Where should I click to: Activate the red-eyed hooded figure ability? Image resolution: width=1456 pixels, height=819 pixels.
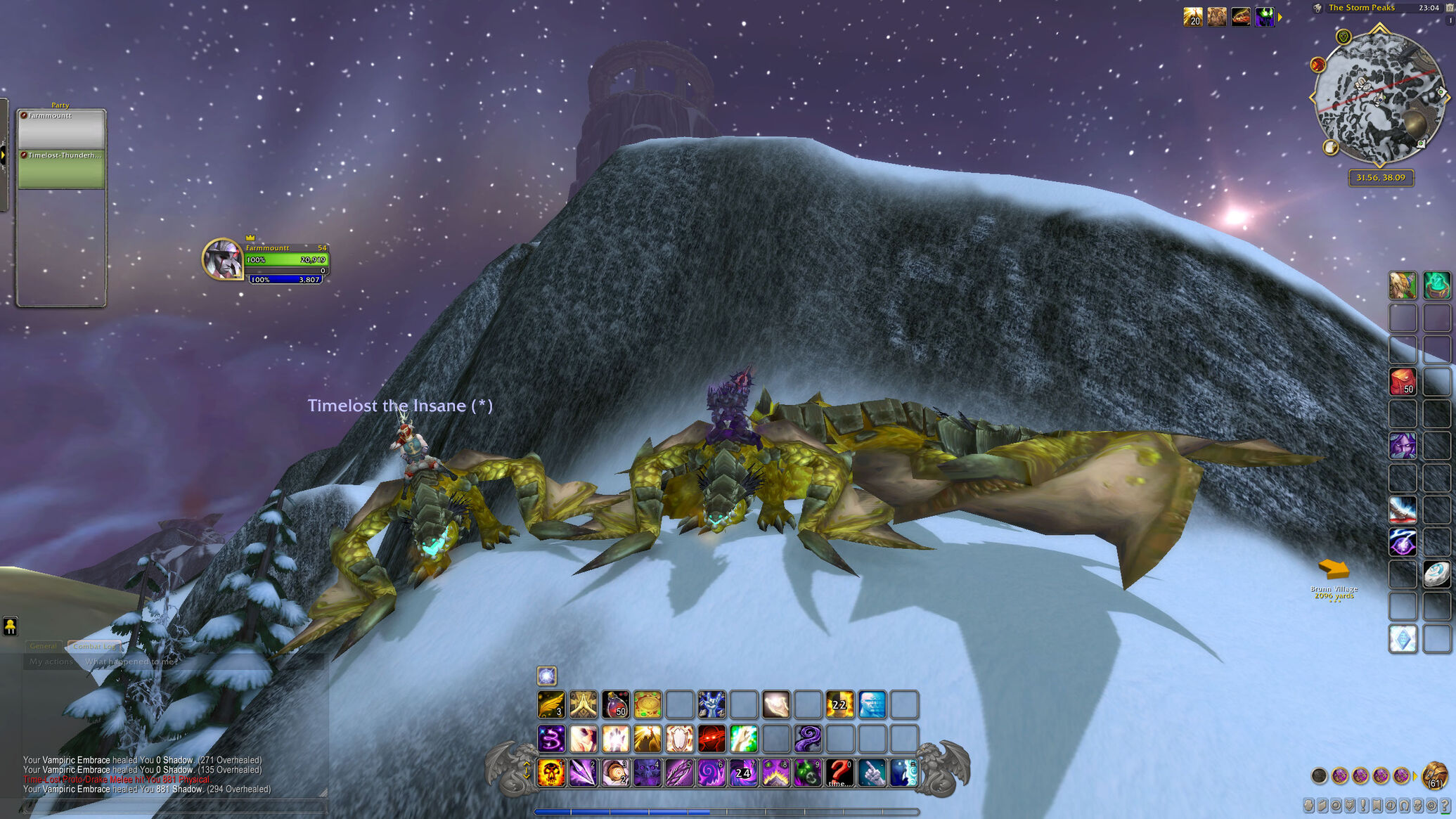coord(711,739)
